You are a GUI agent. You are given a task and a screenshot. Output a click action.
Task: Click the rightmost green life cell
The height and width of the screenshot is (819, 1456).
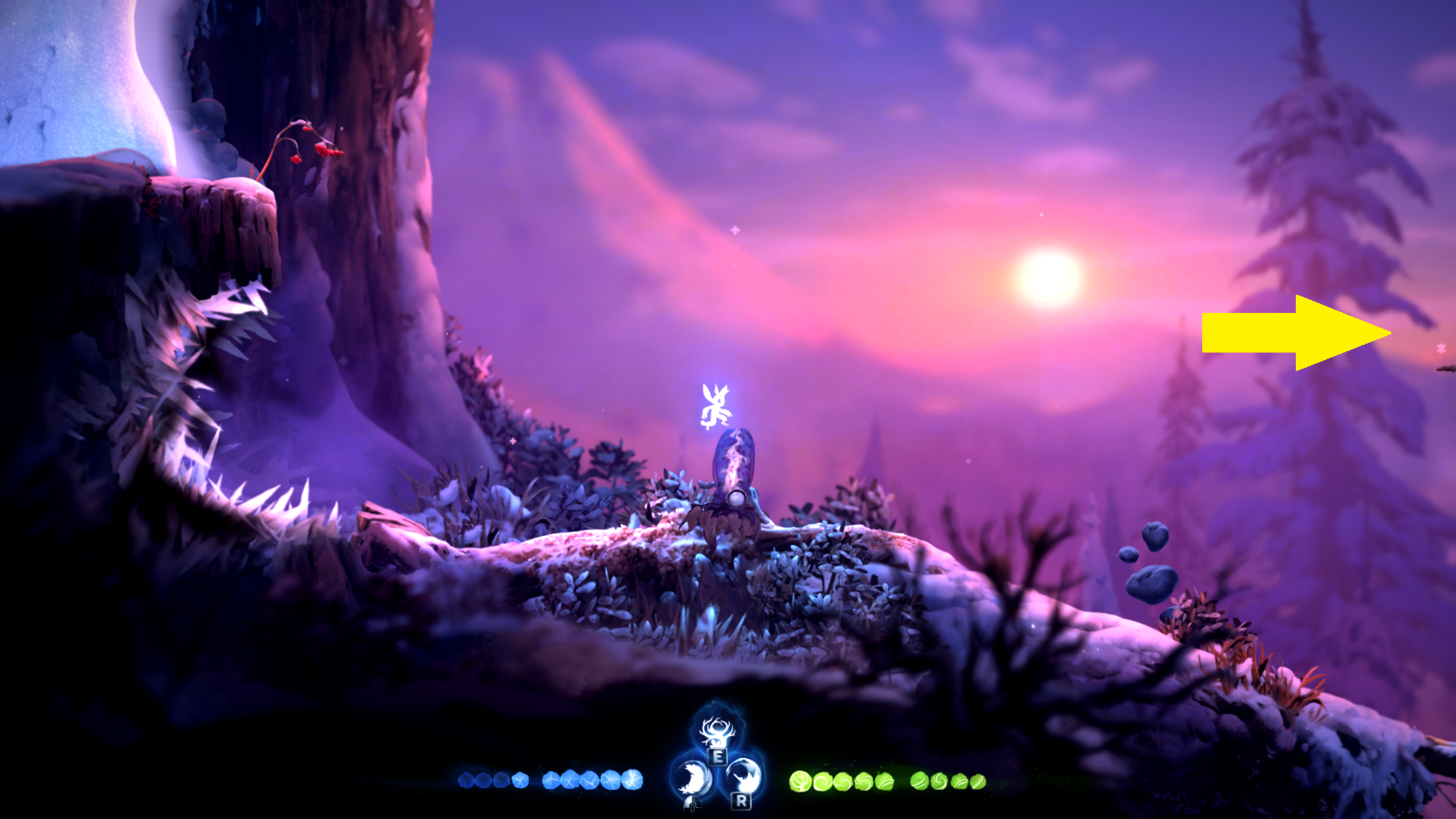[x=976, y=782]
